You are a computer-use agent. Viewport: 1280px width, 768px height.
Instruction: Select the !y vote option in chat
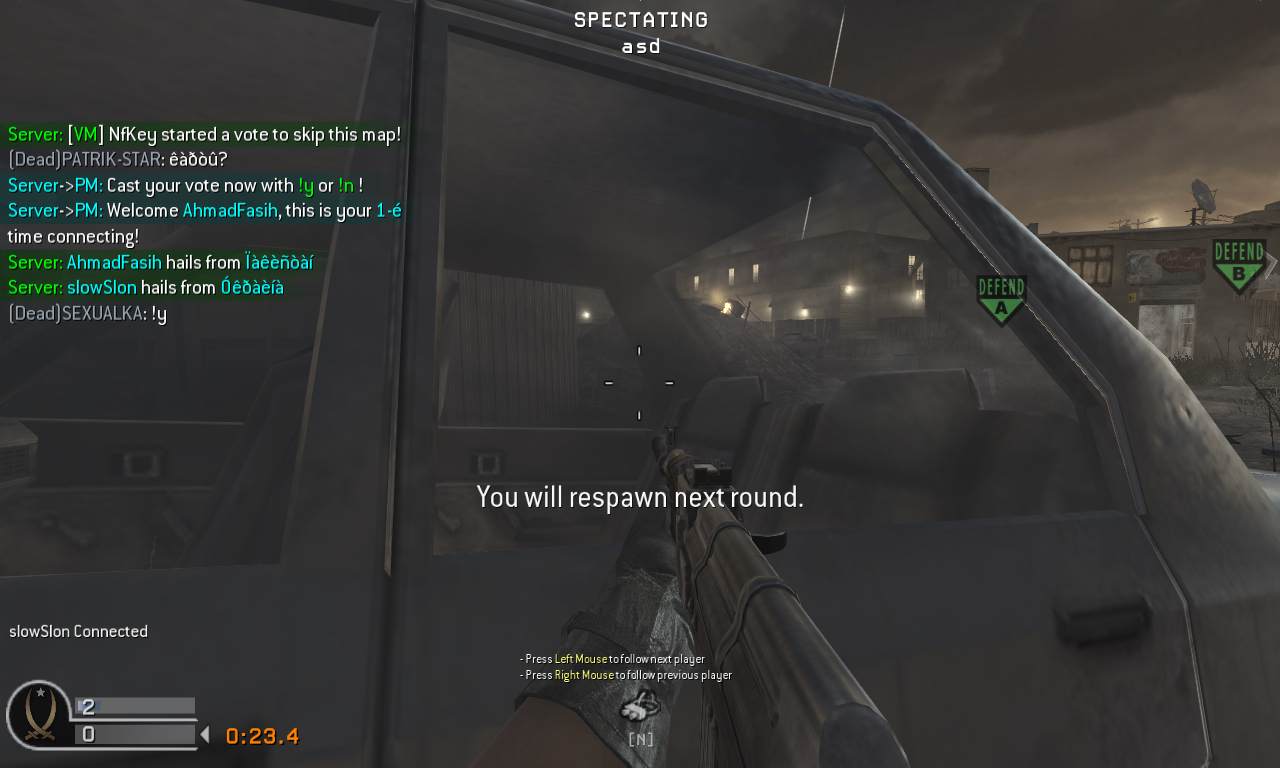point(303,186)
